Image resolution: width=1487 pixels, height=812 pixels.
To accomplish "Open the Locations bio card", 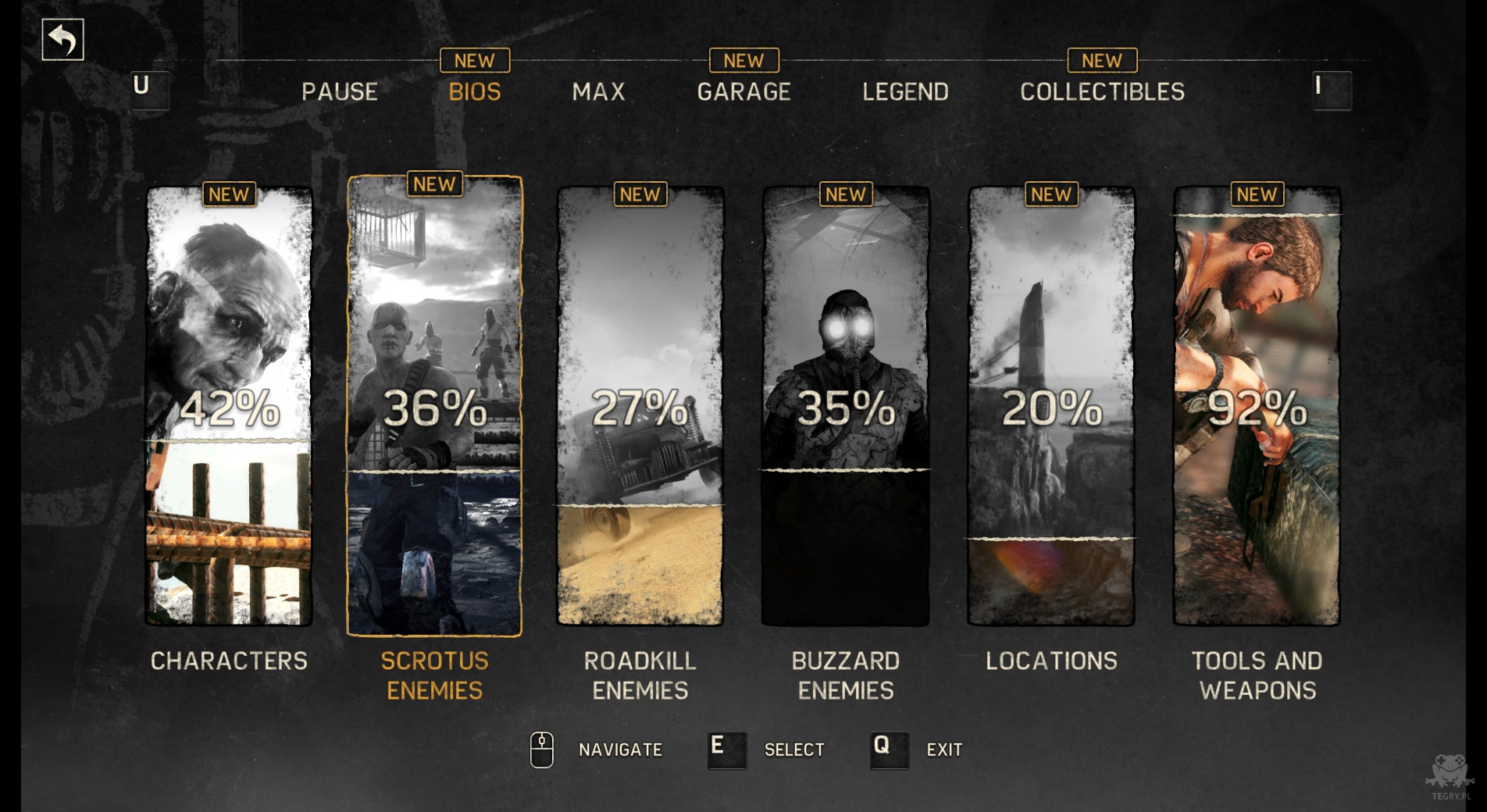I will click(x=1051, y=406).
